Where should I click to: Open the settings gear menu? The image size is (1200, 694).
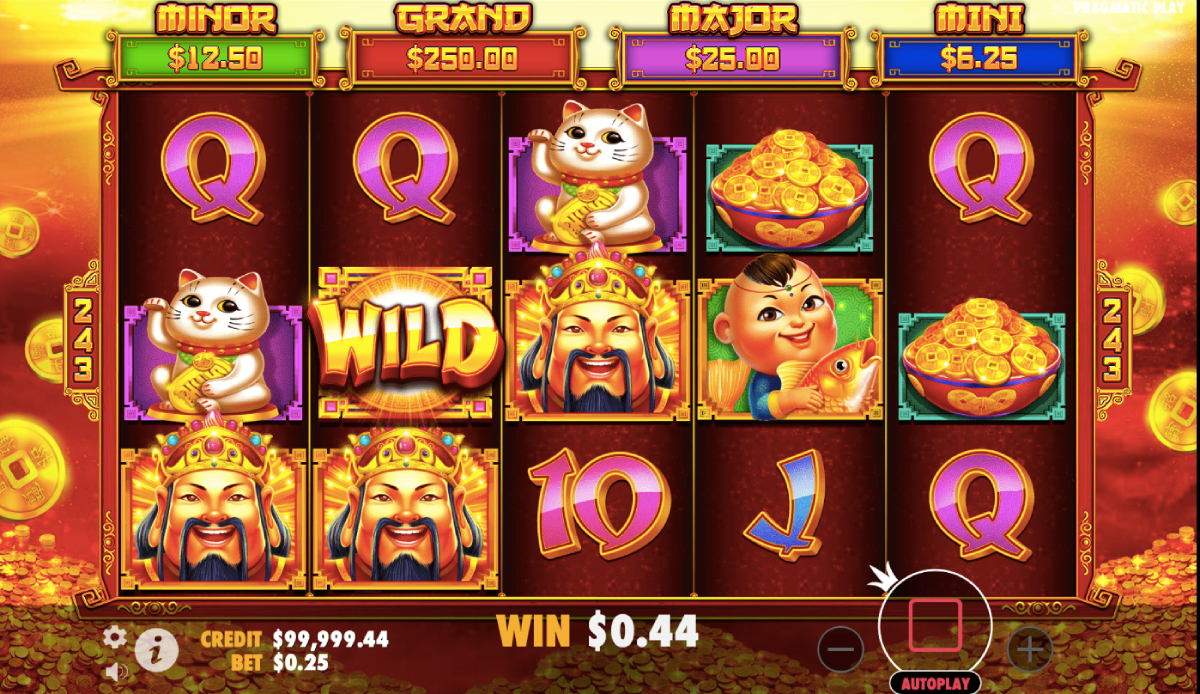116,636
